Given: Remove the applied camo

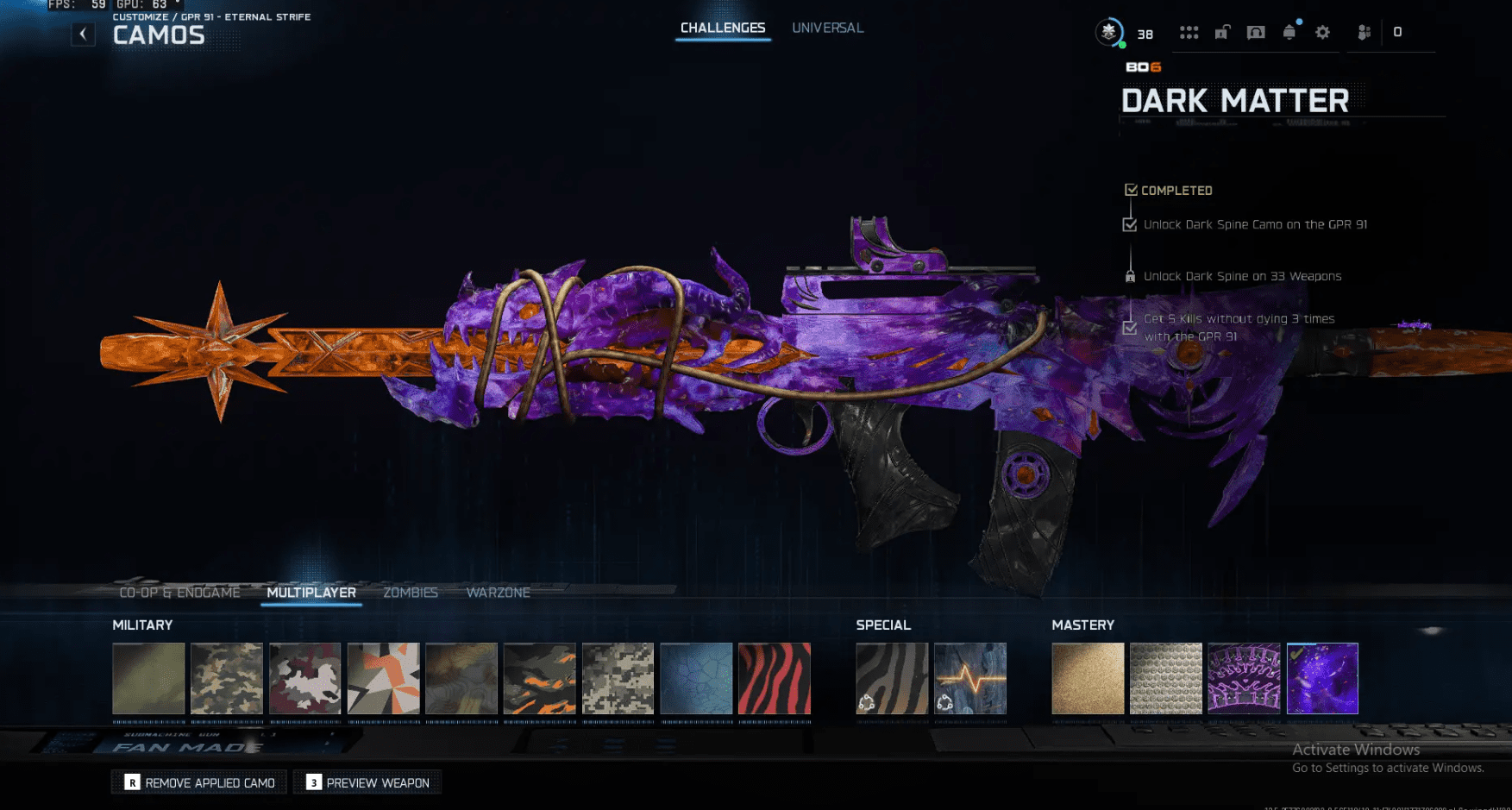Looking at the screenshot, I should click(199, 782).
